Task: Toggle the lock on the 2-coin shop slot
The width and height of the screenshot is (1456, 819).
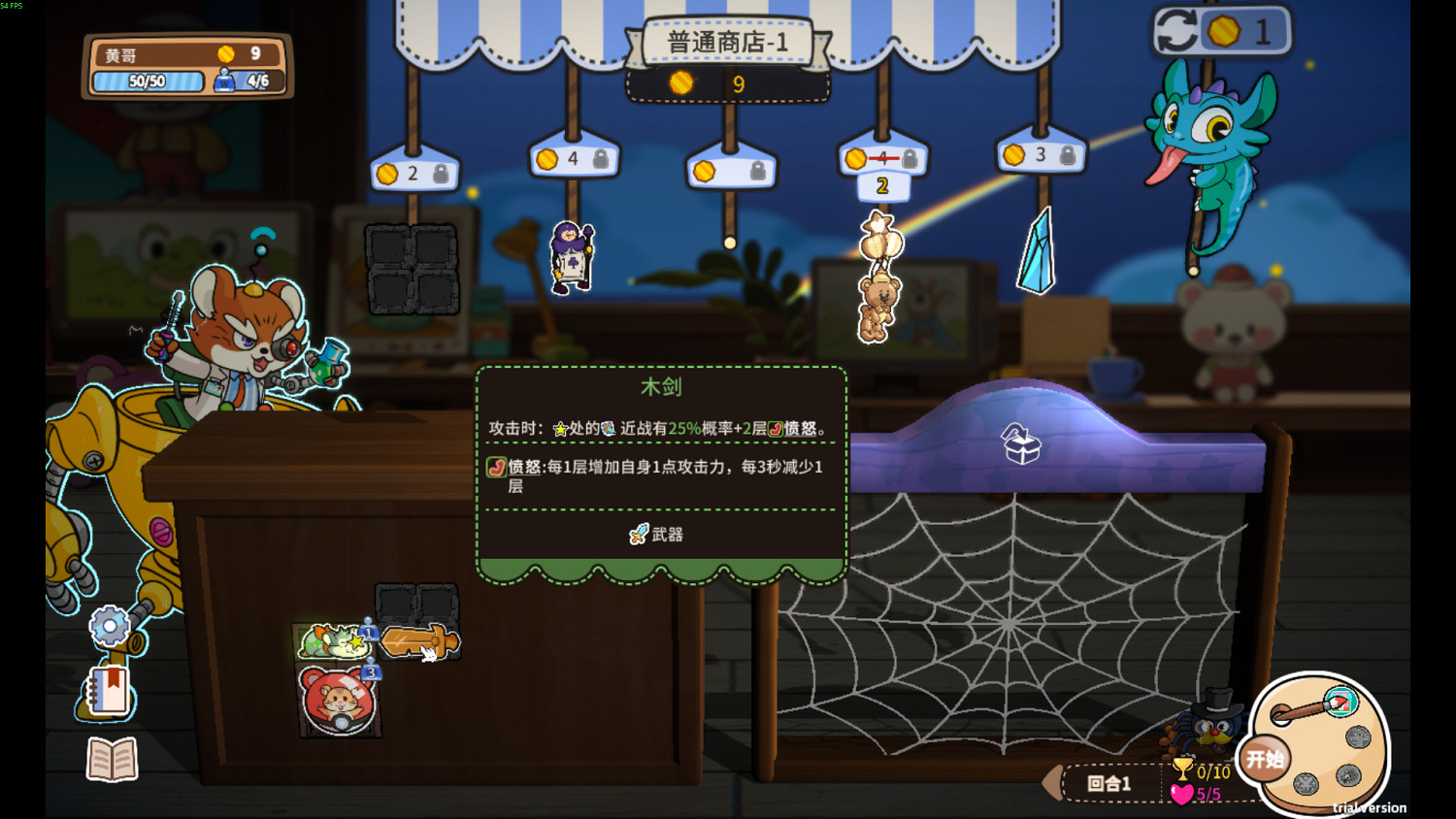Action: (x=439, y=173)
